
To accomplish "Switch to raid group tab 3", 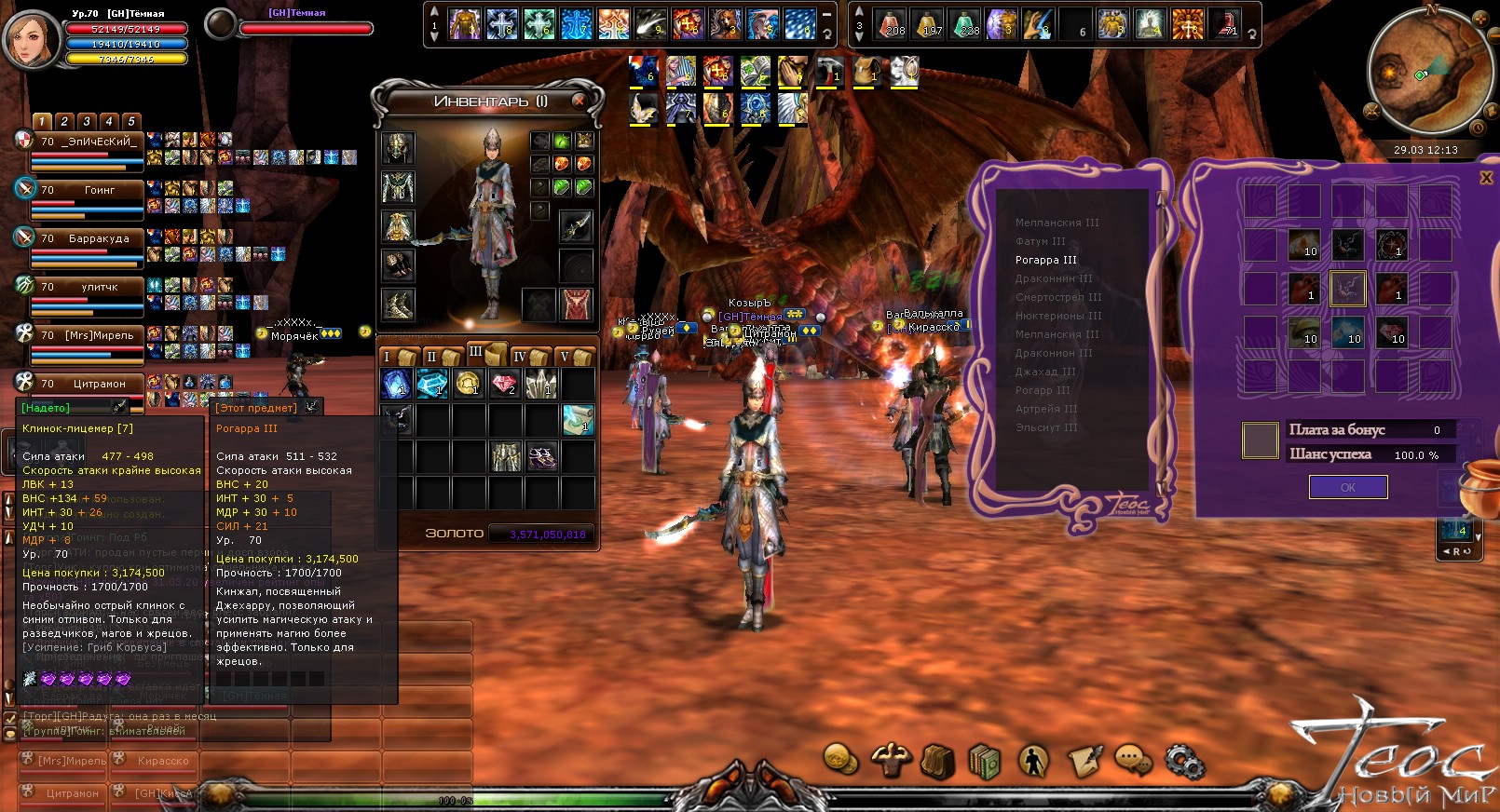I will point(87,121).
